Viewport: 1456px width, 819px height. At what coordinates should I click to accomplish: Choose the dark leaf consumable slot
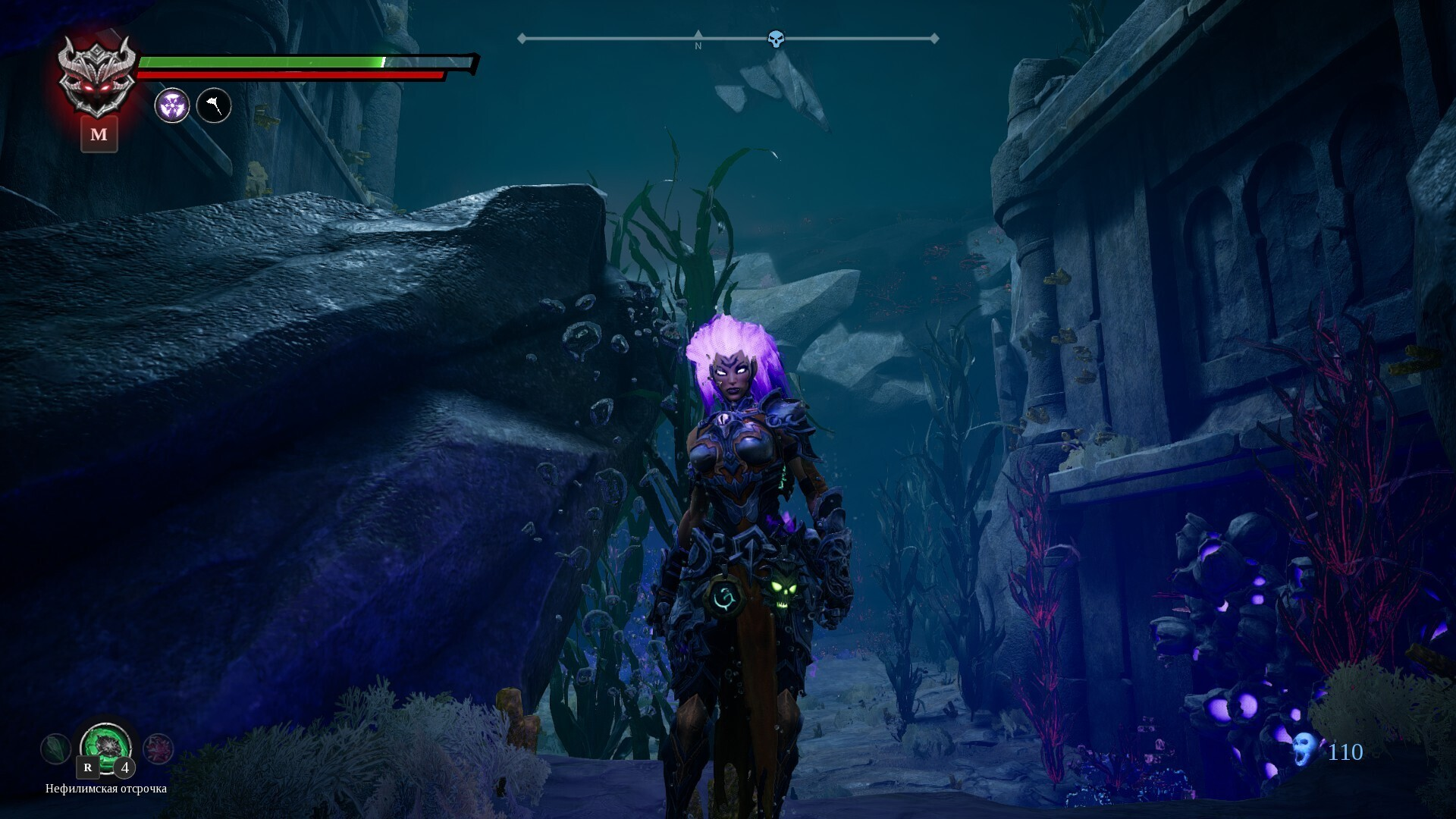click(x=55, y=749)
